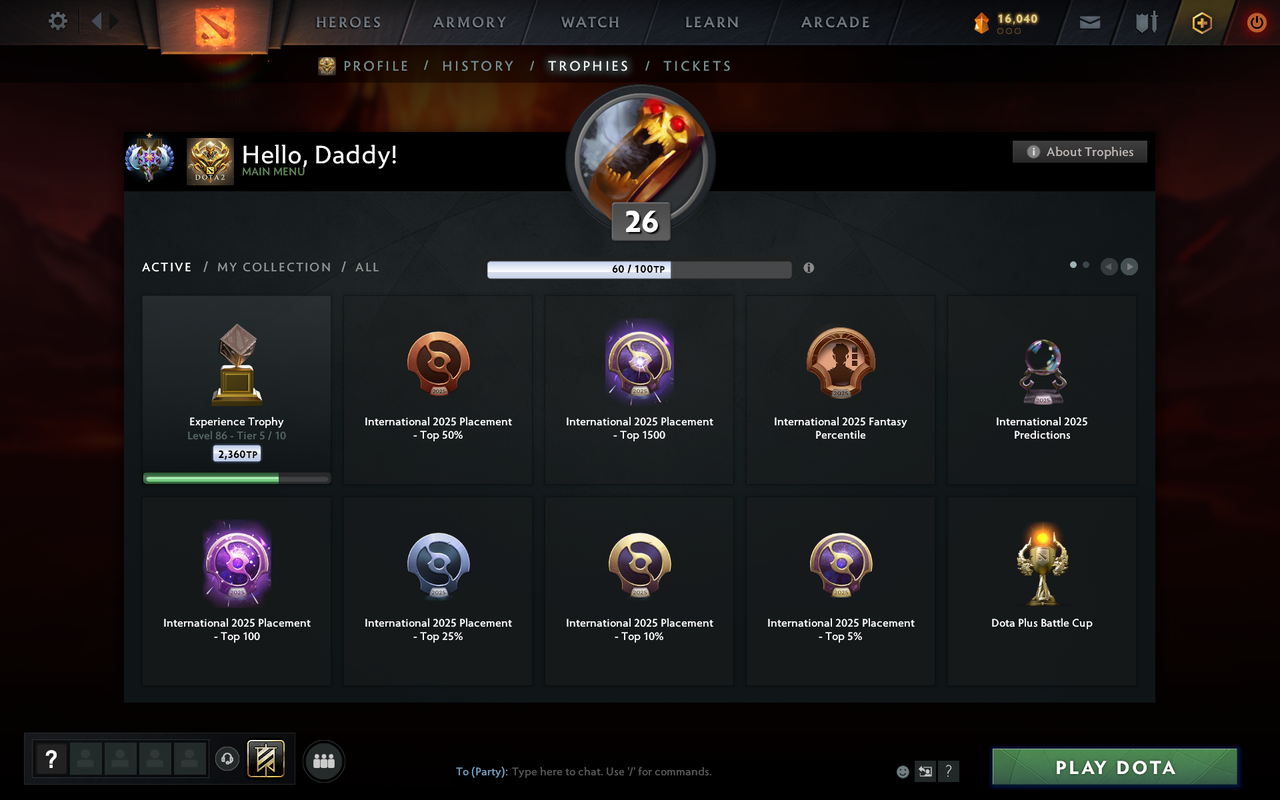This screenshot has height=800, width=1280.
Task: Open the ARCADE menu item
Action: click(x=835, y=22)
